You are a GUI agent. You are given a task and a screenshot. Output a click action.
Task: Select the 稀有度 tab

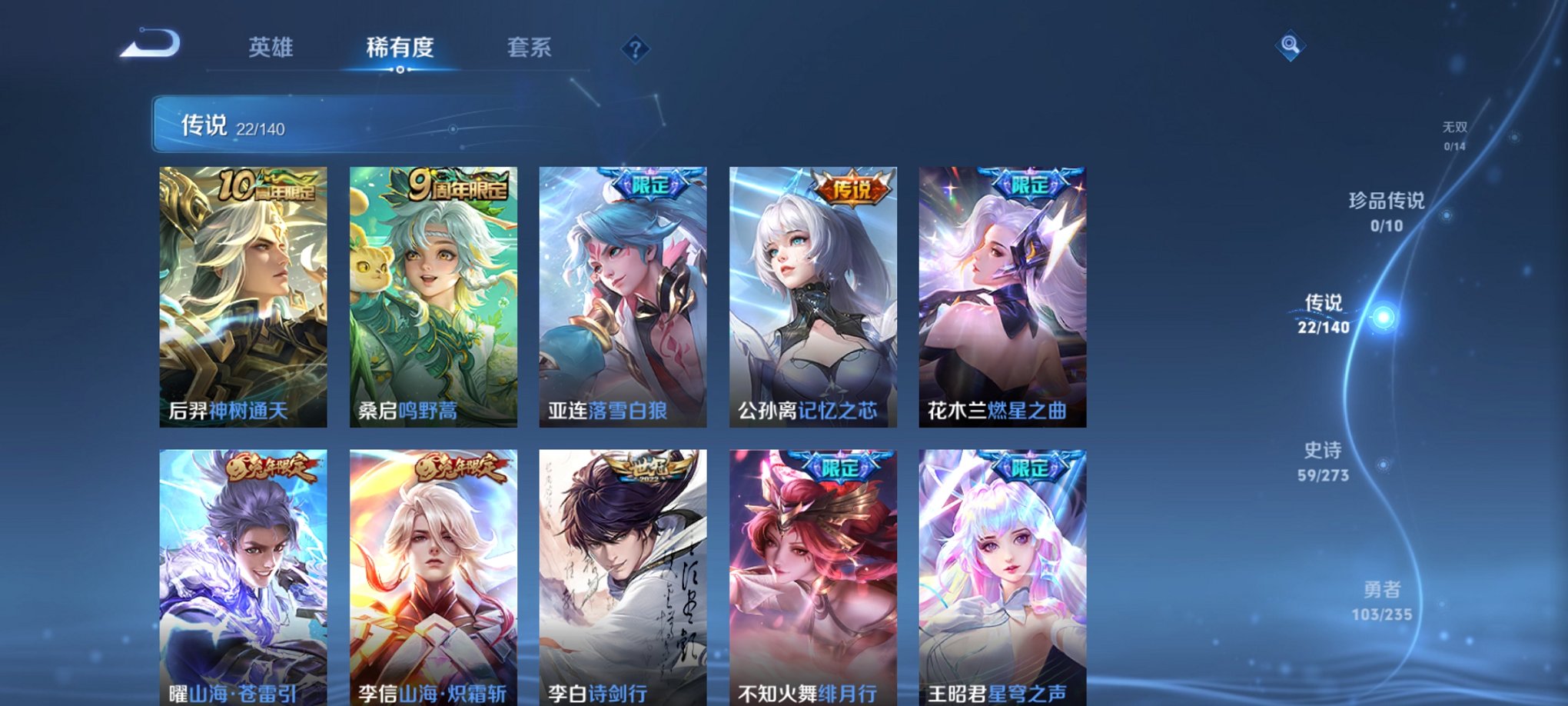click(400, 48)
